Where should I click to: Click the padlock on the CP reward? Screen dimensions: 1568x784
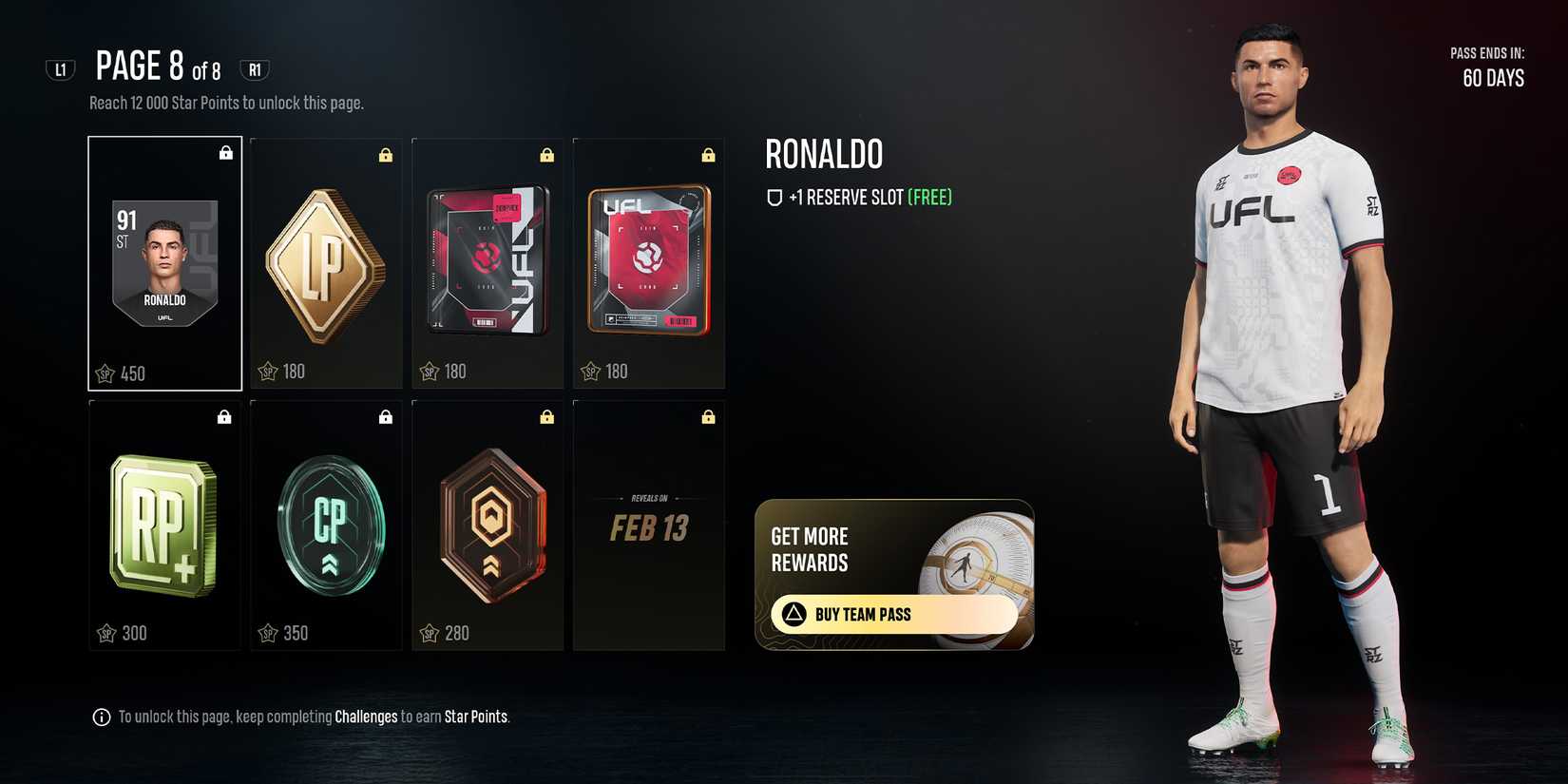(x=385, y=415)
